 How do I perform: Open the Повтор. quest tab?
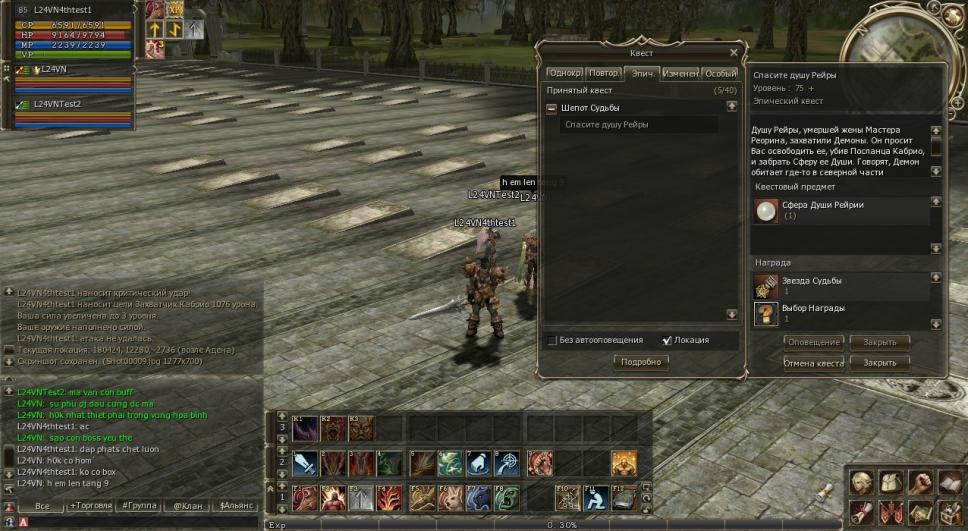(x=603, y=73)
